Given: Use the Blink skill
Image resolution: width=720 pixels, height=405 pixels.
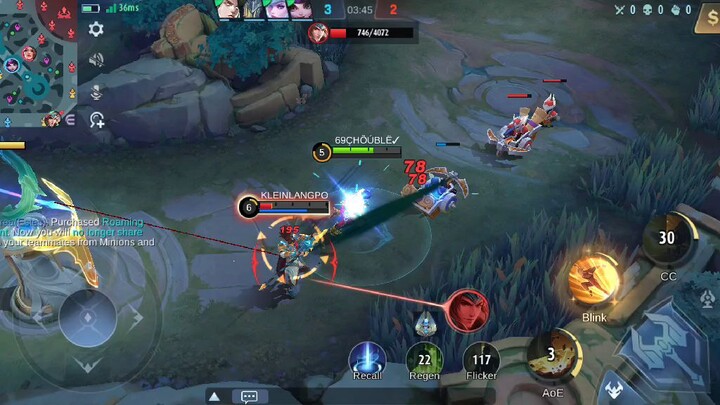Looking at the screenshot, I should (x=593, y=280).
